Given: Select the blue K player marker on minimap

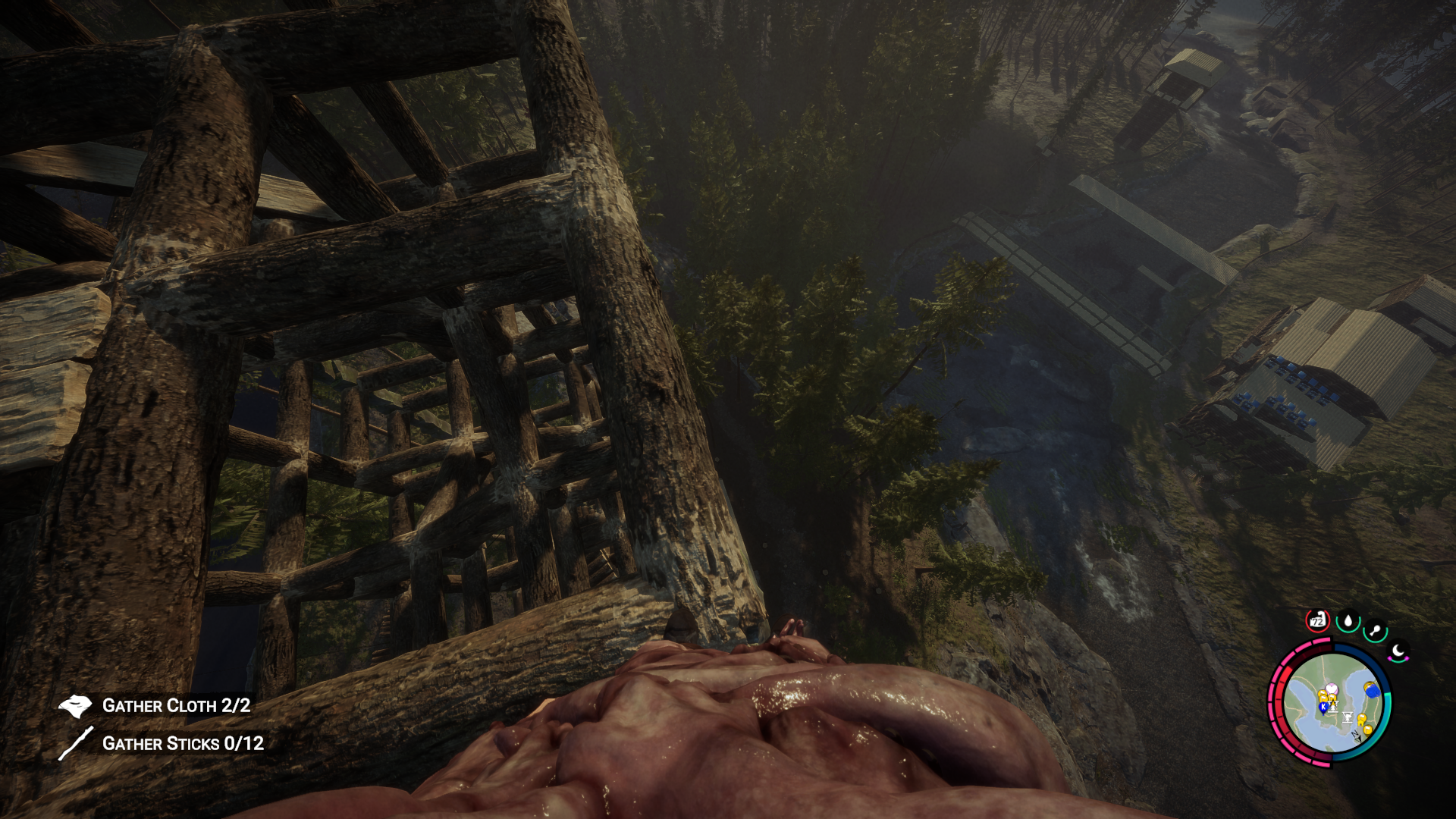Looking at the screenshot, I should click(1323, 707).
